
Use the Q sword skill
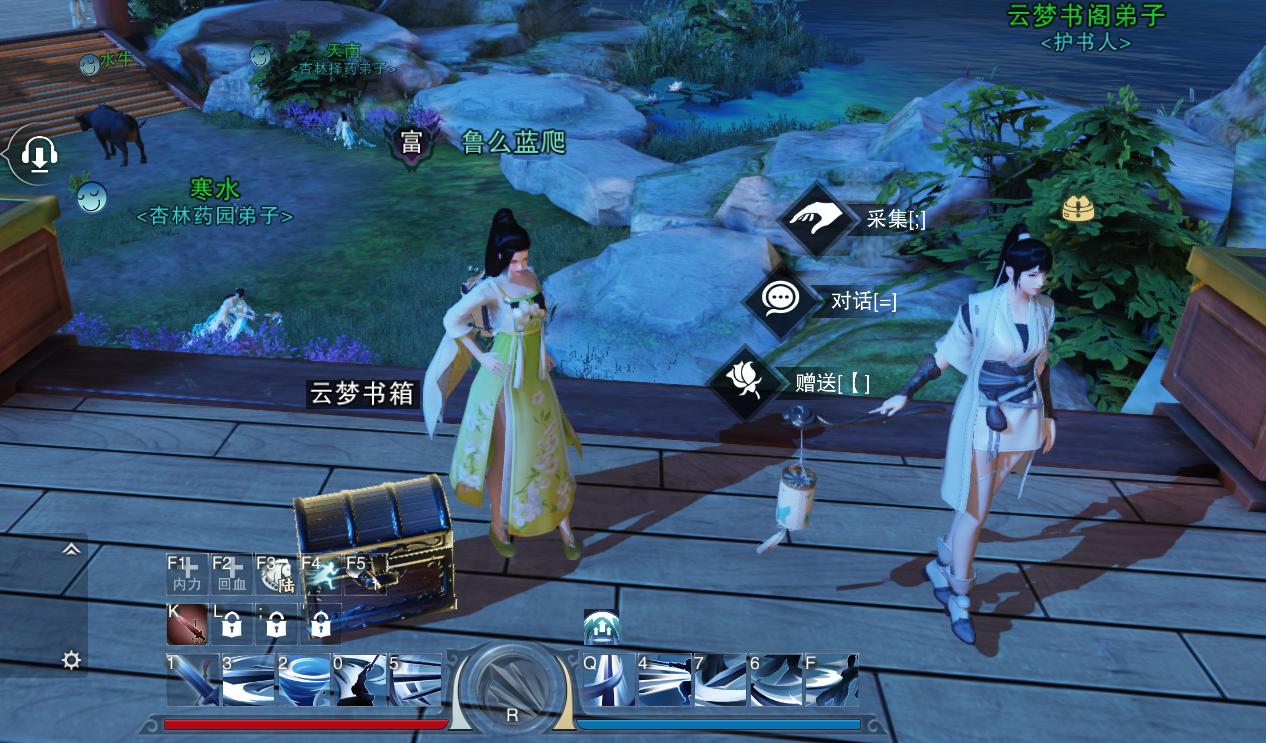click(x=609, y=680)
